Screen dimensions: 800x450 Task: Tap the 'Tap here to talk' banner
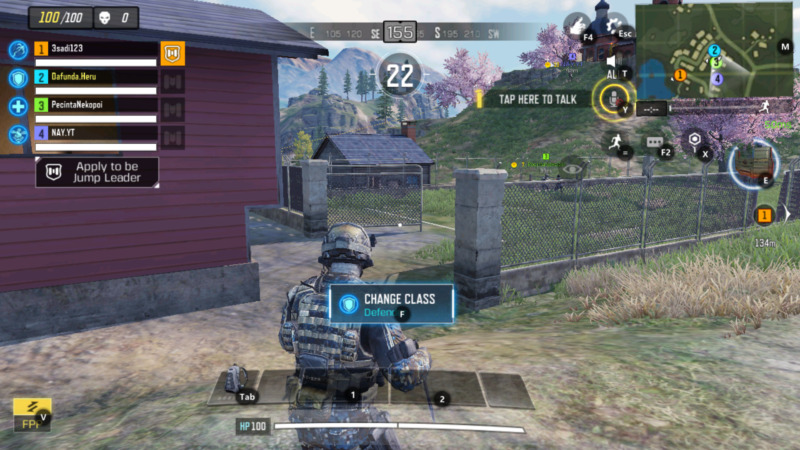click(x=535, y=99)
